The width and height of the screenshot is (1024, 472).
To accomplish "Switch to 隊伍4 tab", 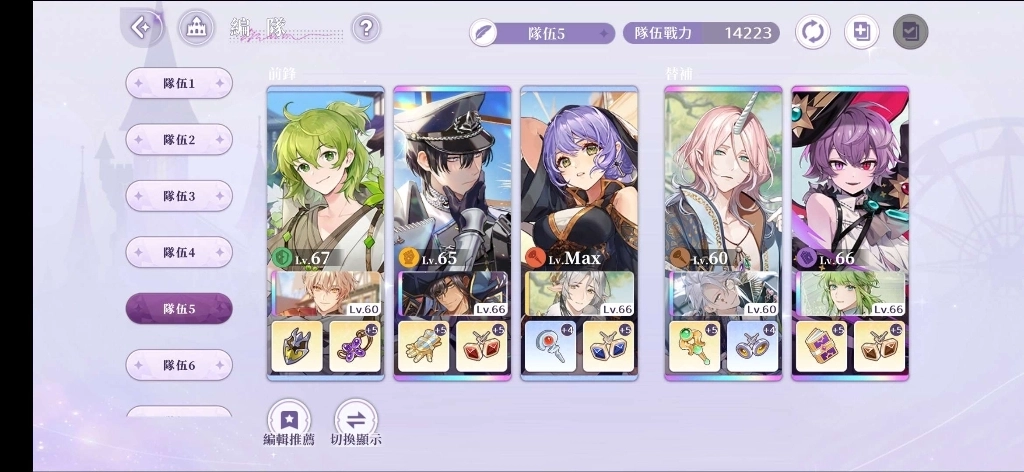I will coord(179,252).
